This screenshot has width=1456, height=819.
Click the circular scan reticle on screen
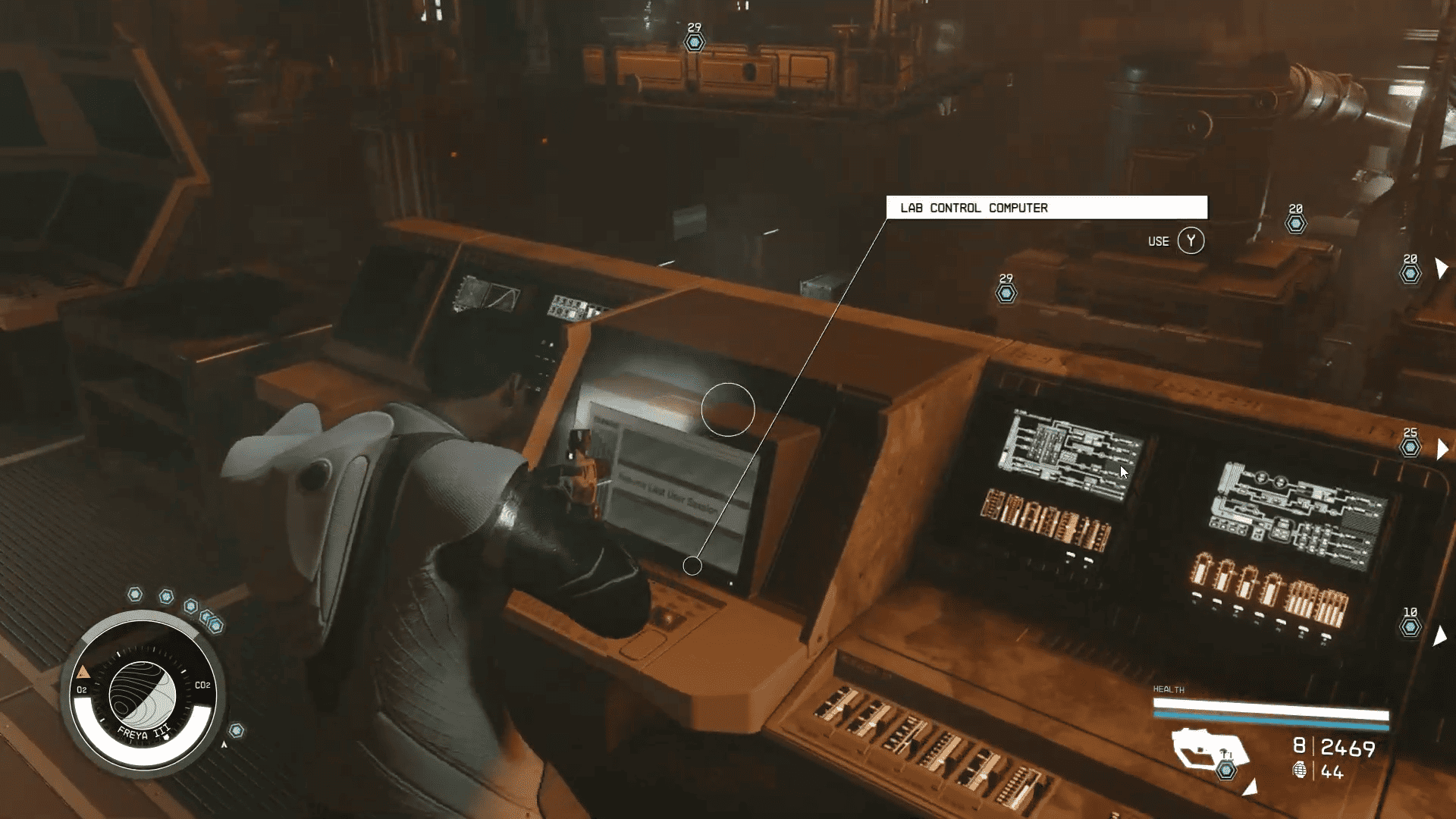tap(729, 410)
